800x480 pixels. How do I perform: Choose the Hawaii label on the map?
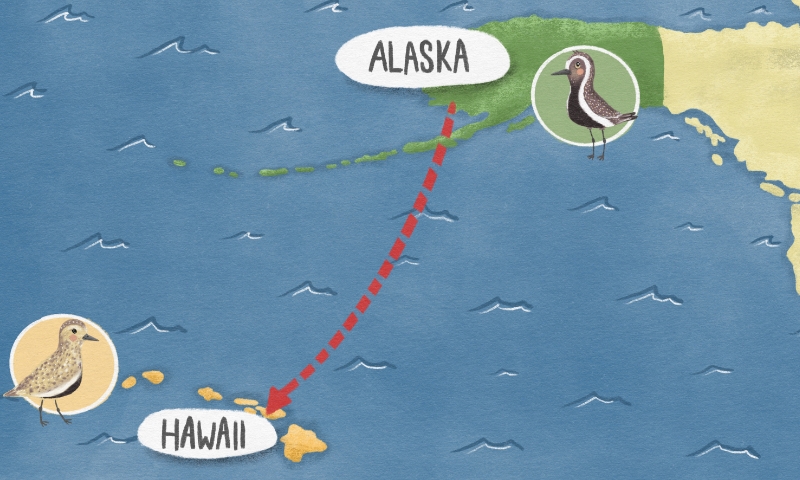pos(206,435)
